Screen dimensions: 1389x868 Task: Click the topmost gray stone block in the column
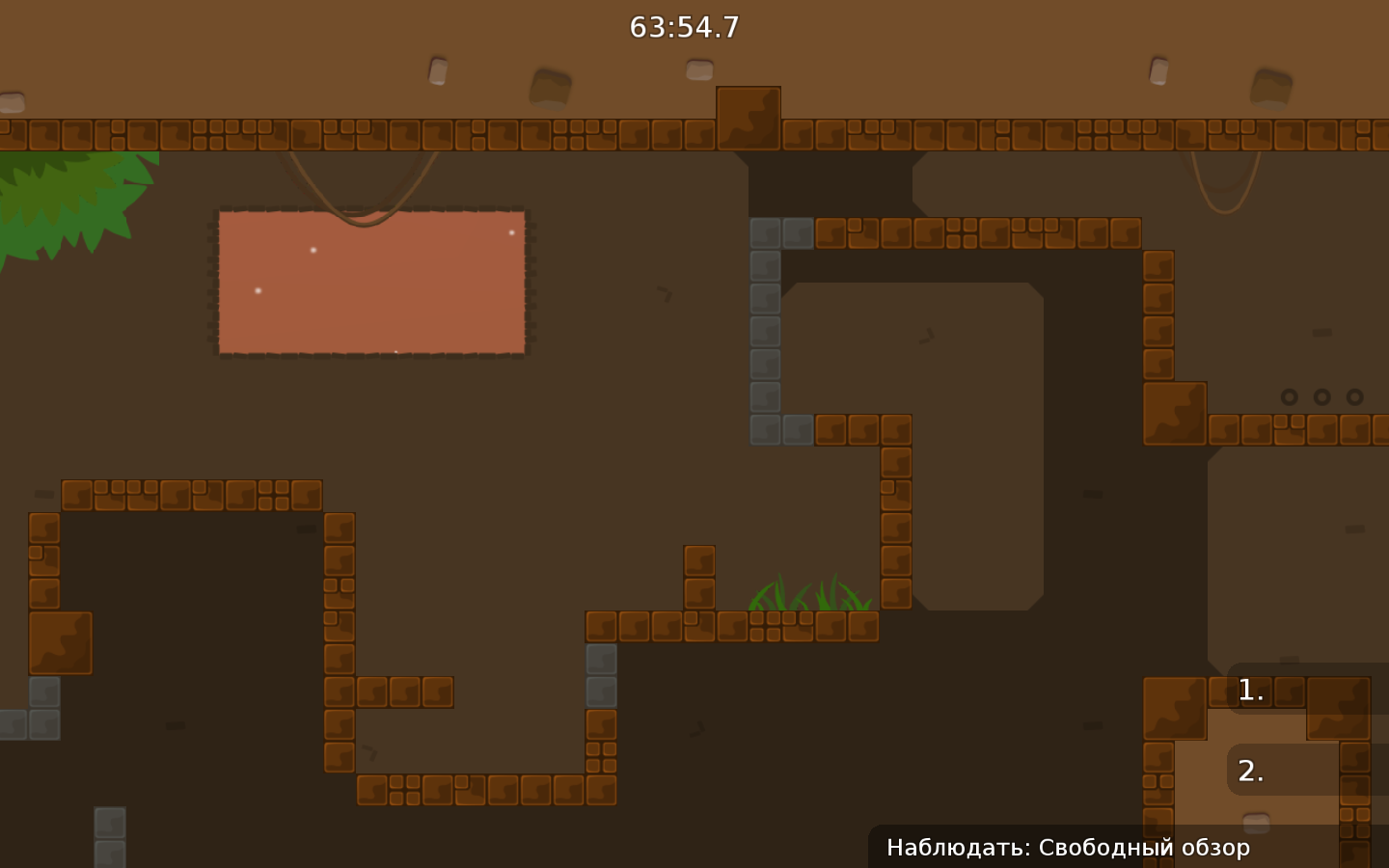[765, 231]
